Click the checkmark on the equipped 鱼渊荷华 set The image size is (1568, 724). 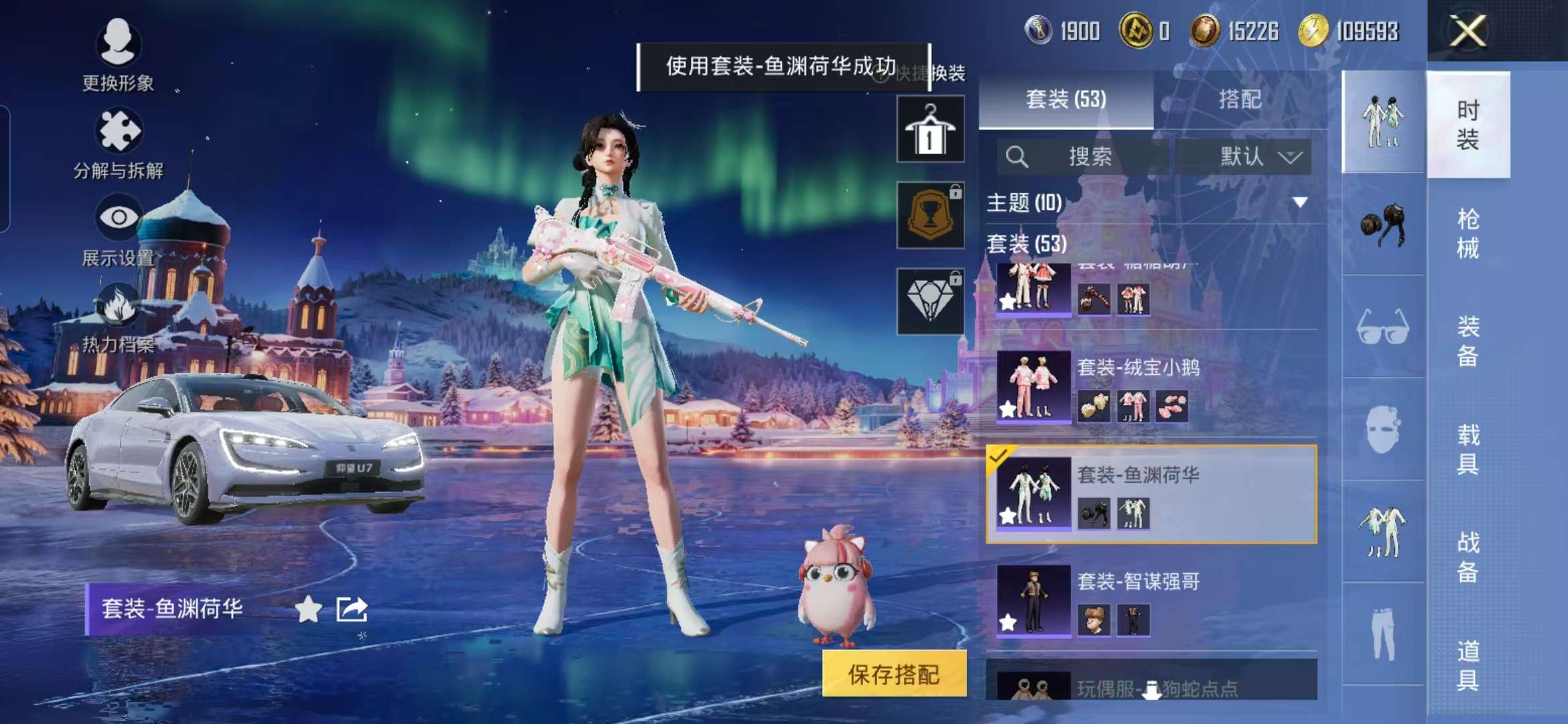[997, 456]
